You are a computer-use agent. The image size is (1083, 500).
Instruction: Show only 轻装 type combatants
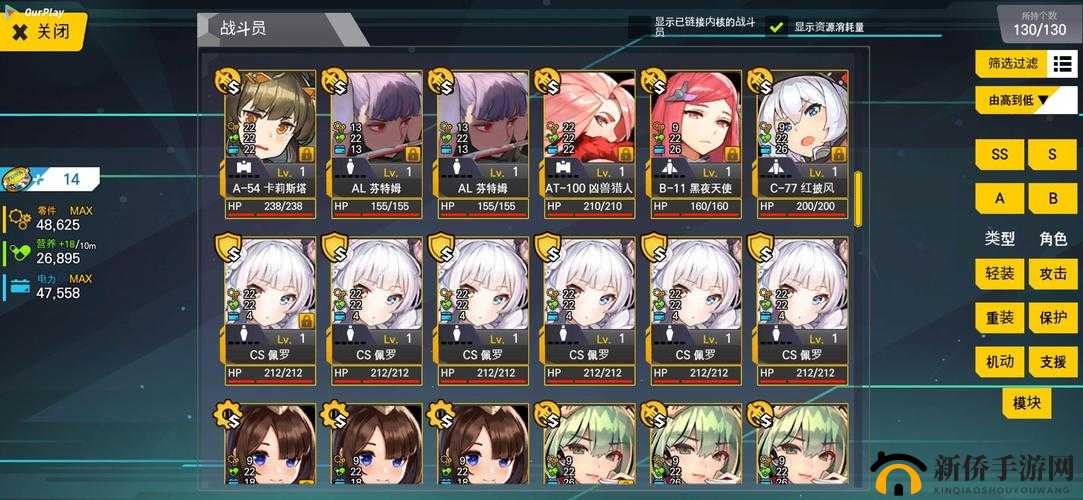click(999, 274)
